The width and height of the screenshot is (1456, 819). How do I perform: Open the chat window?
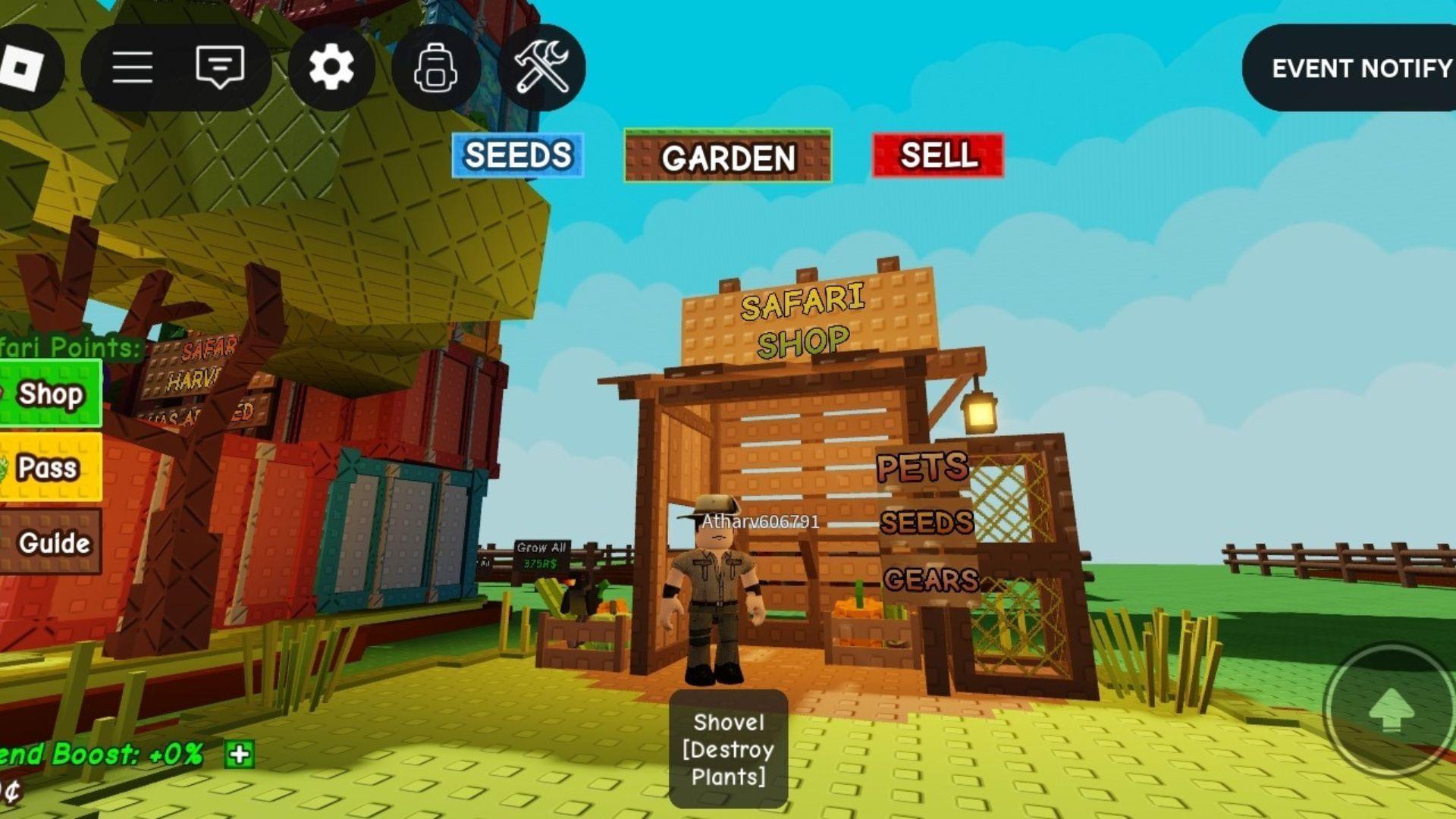coord(219,67)
